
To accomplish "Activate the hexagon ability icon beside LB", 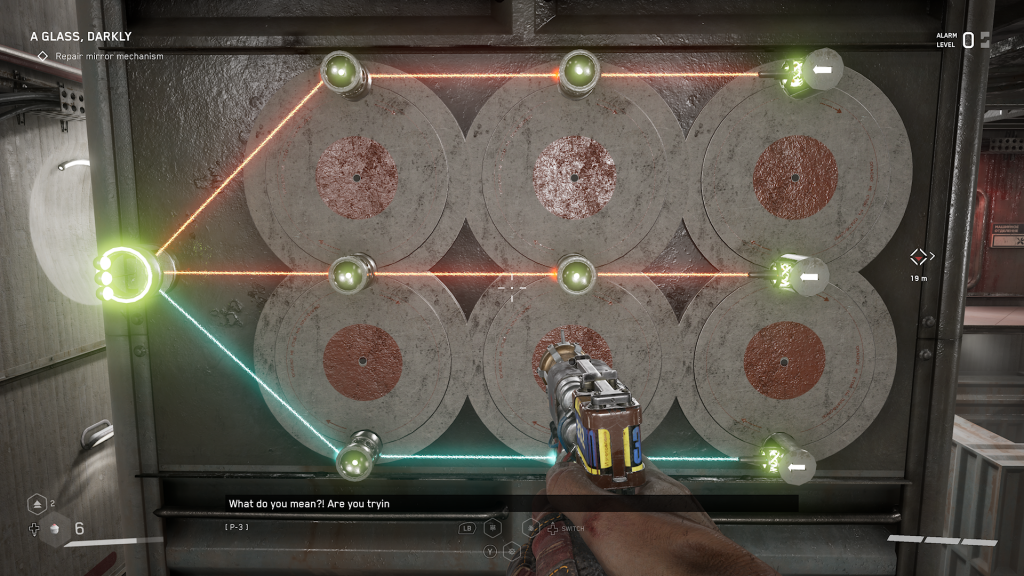I will point(492,527).
